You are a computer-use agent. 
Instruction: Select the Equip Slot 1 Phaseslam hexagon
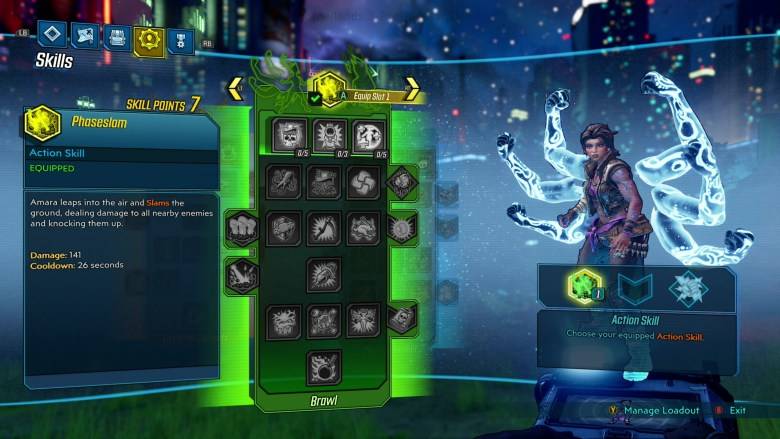coord(328,88)
